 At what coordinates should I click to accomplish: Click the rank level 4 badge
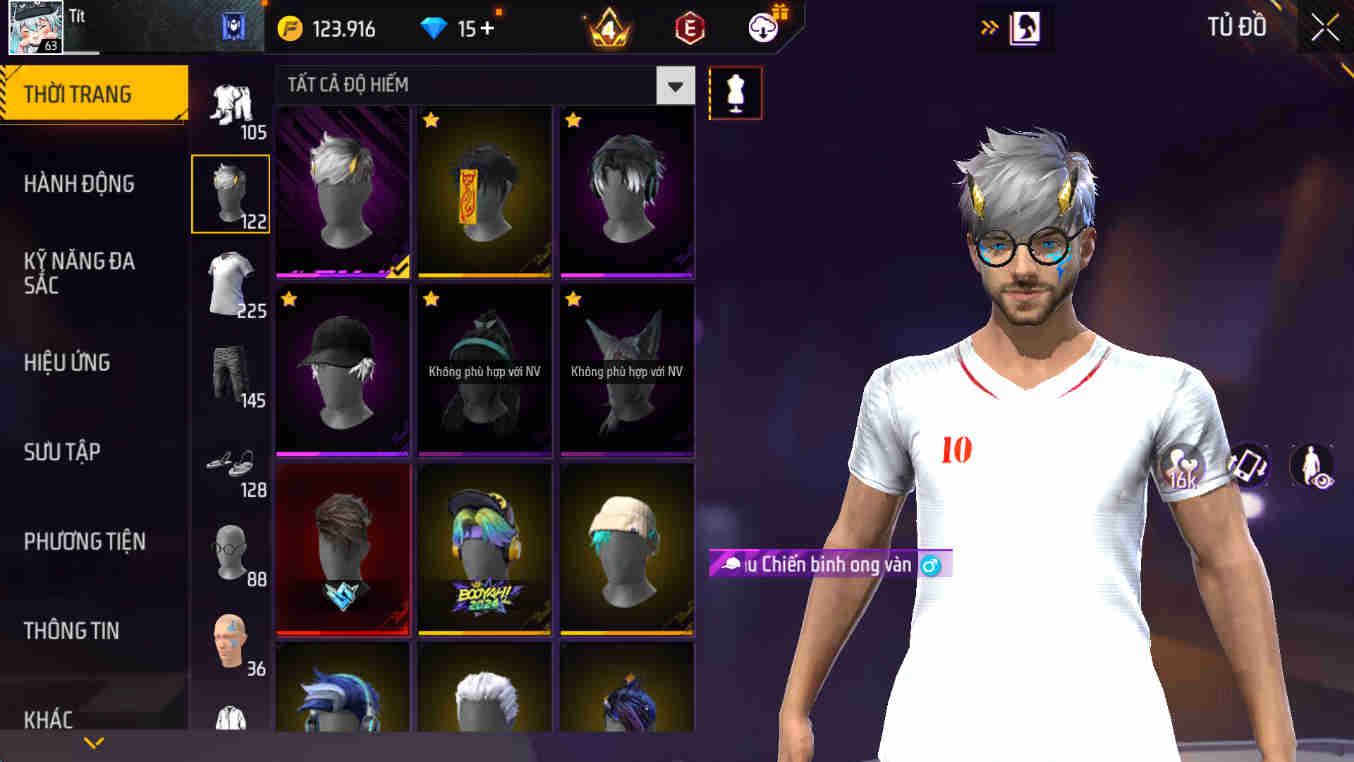click(x=605, y=27)
